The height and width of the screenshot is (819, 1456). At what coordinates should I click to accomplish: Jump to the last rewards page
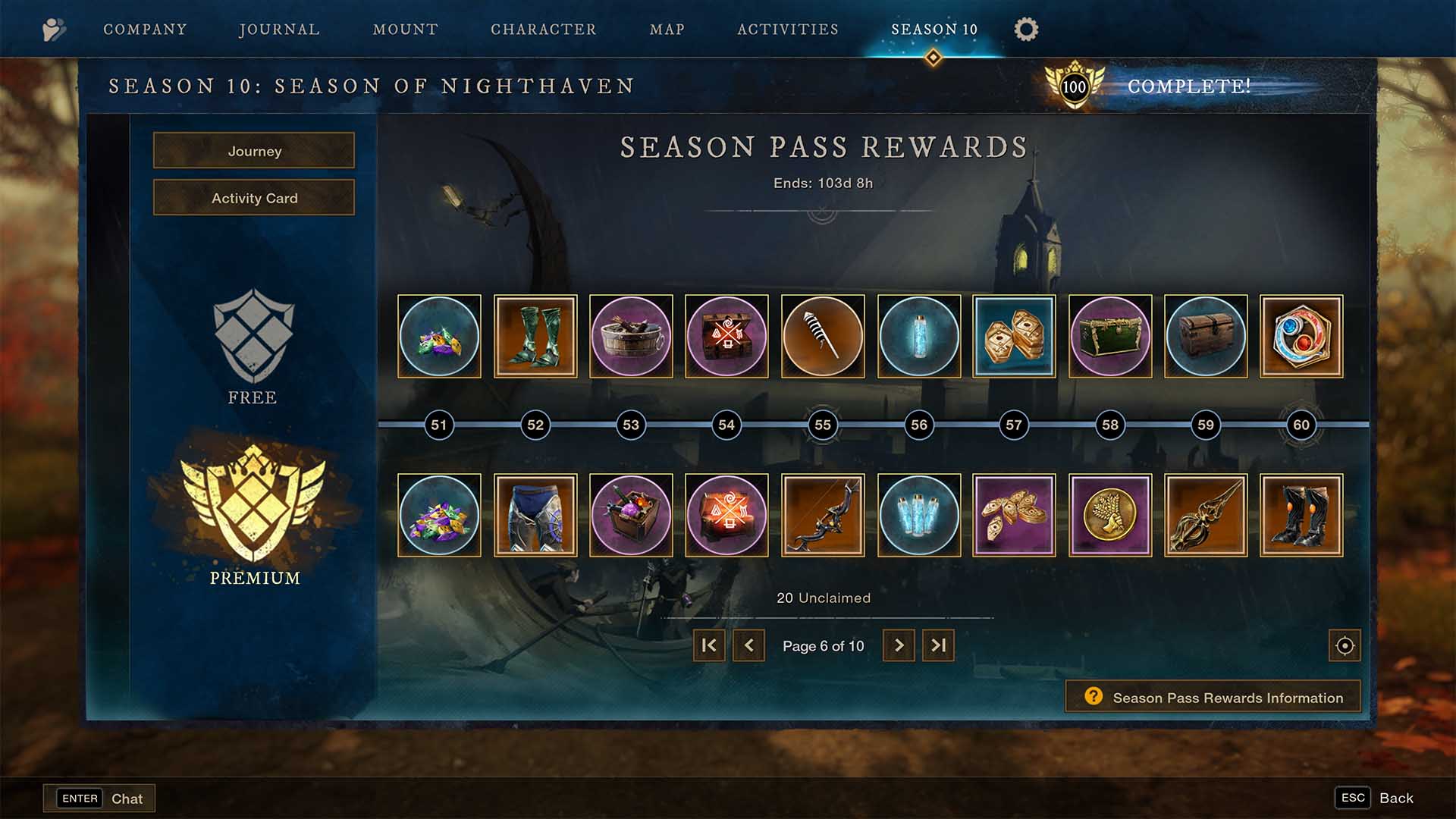coord(938,645)
